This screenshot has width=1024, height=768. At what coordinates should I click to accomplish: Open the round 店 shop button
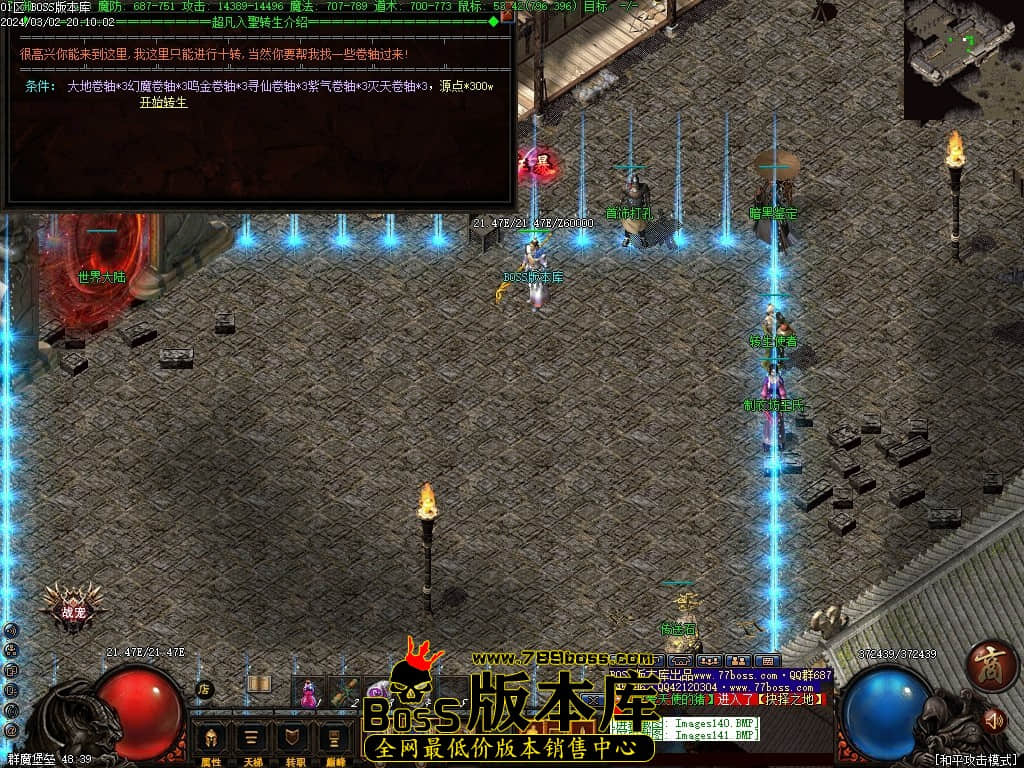tap(203, 689)
